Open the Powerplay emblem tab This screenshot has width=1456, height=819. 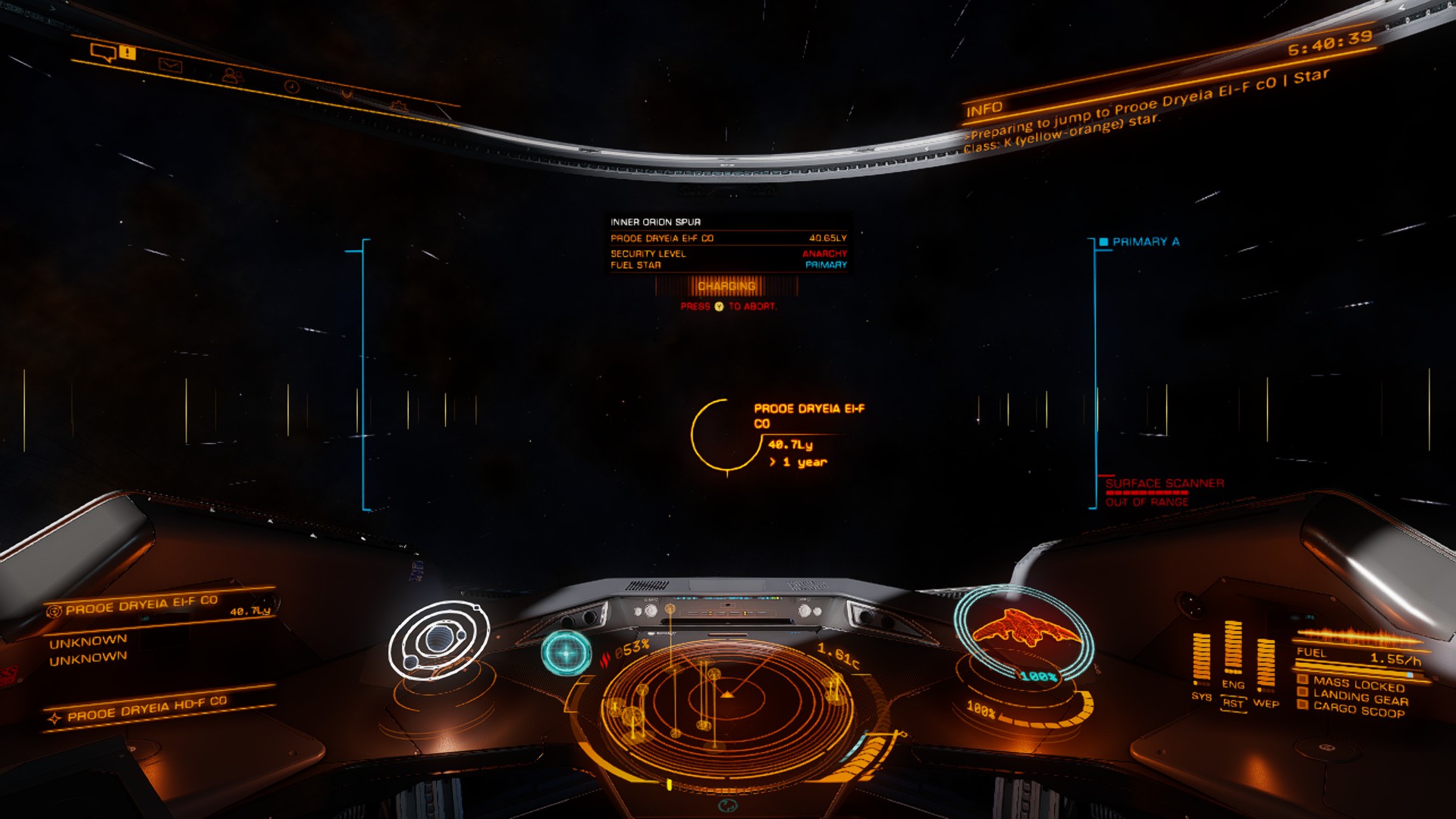coord(347,95)
